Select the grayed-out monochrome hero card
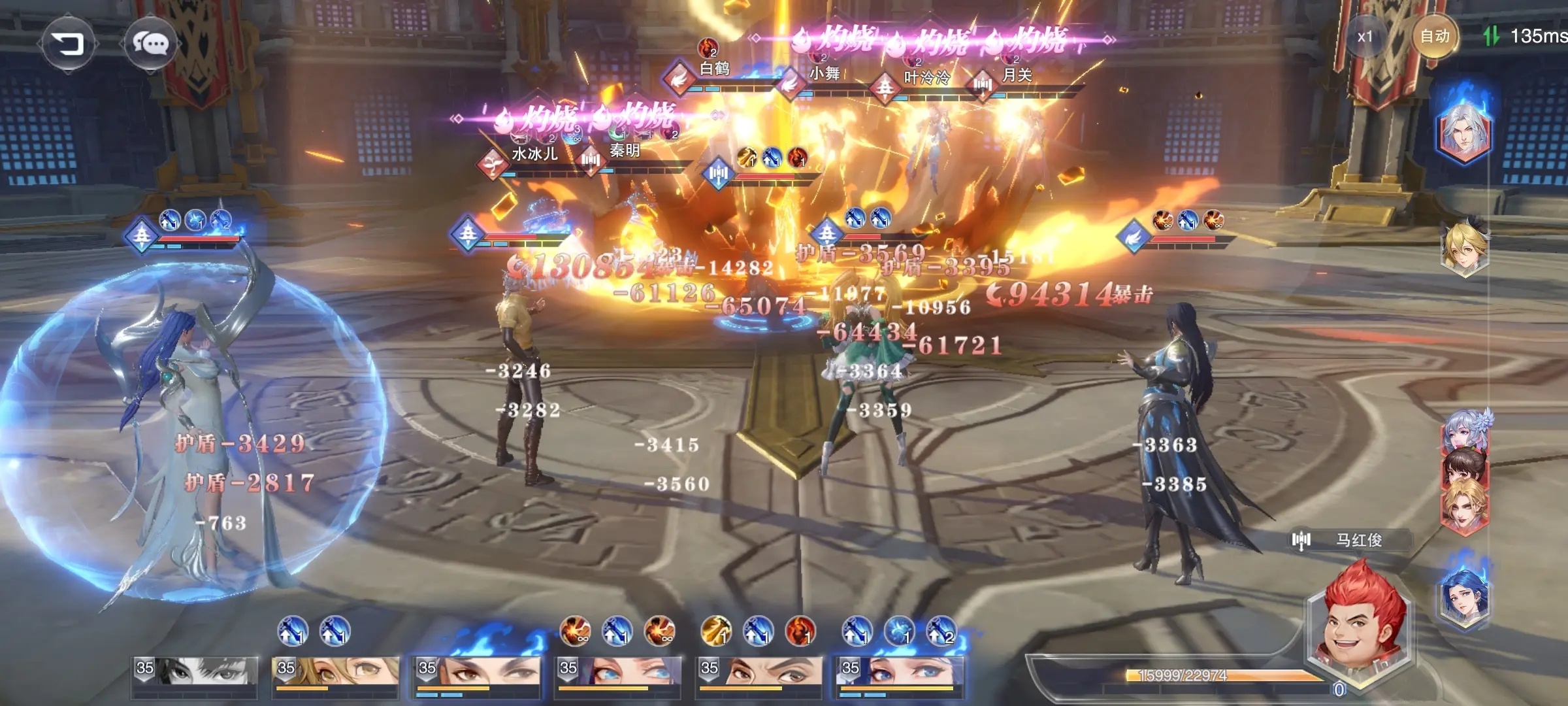The image size is (1568, 706). tap(195, 673)
